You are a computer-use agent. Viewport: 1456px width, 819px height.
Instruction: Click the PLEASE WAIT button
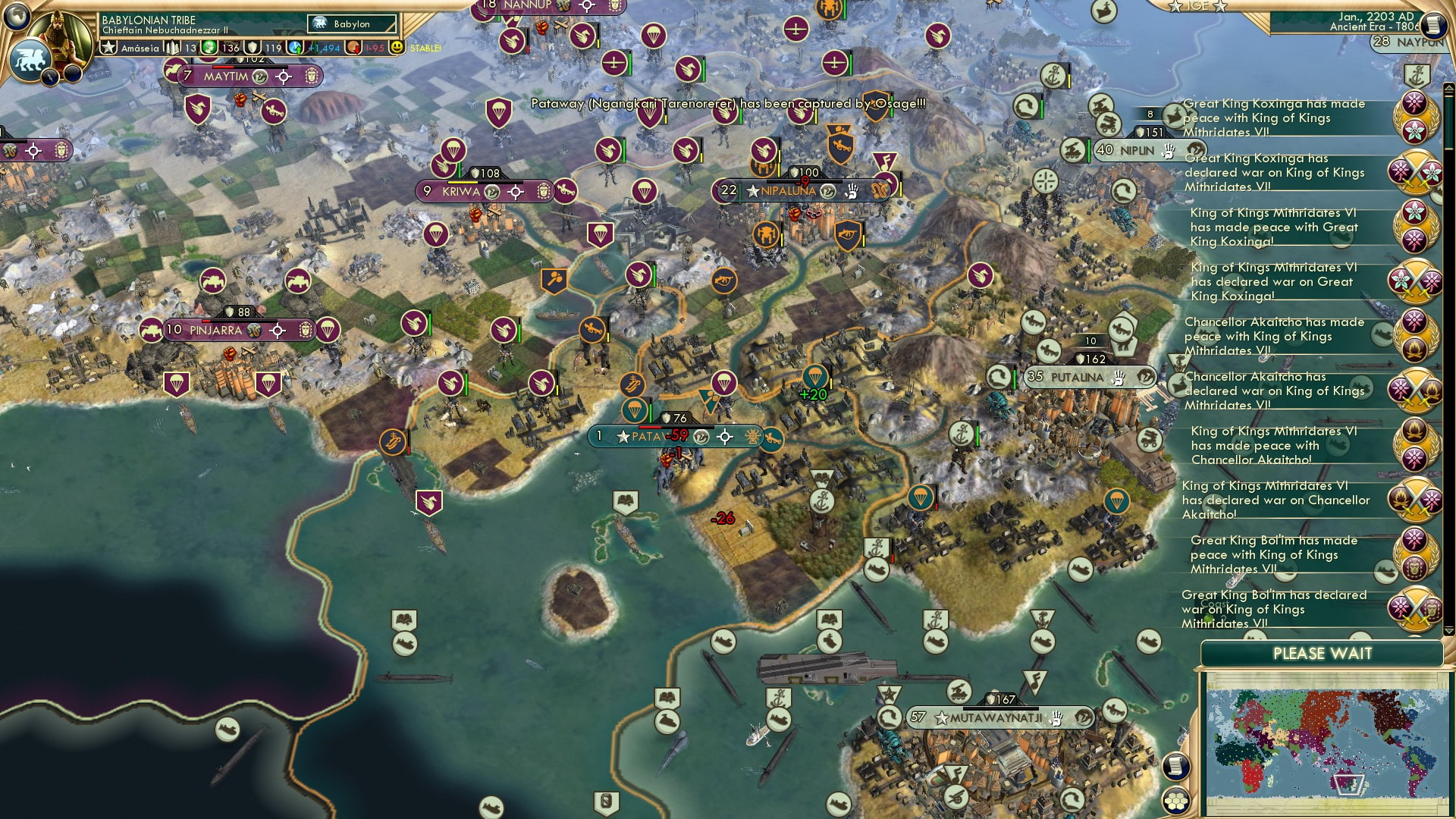click(1323, 653)
